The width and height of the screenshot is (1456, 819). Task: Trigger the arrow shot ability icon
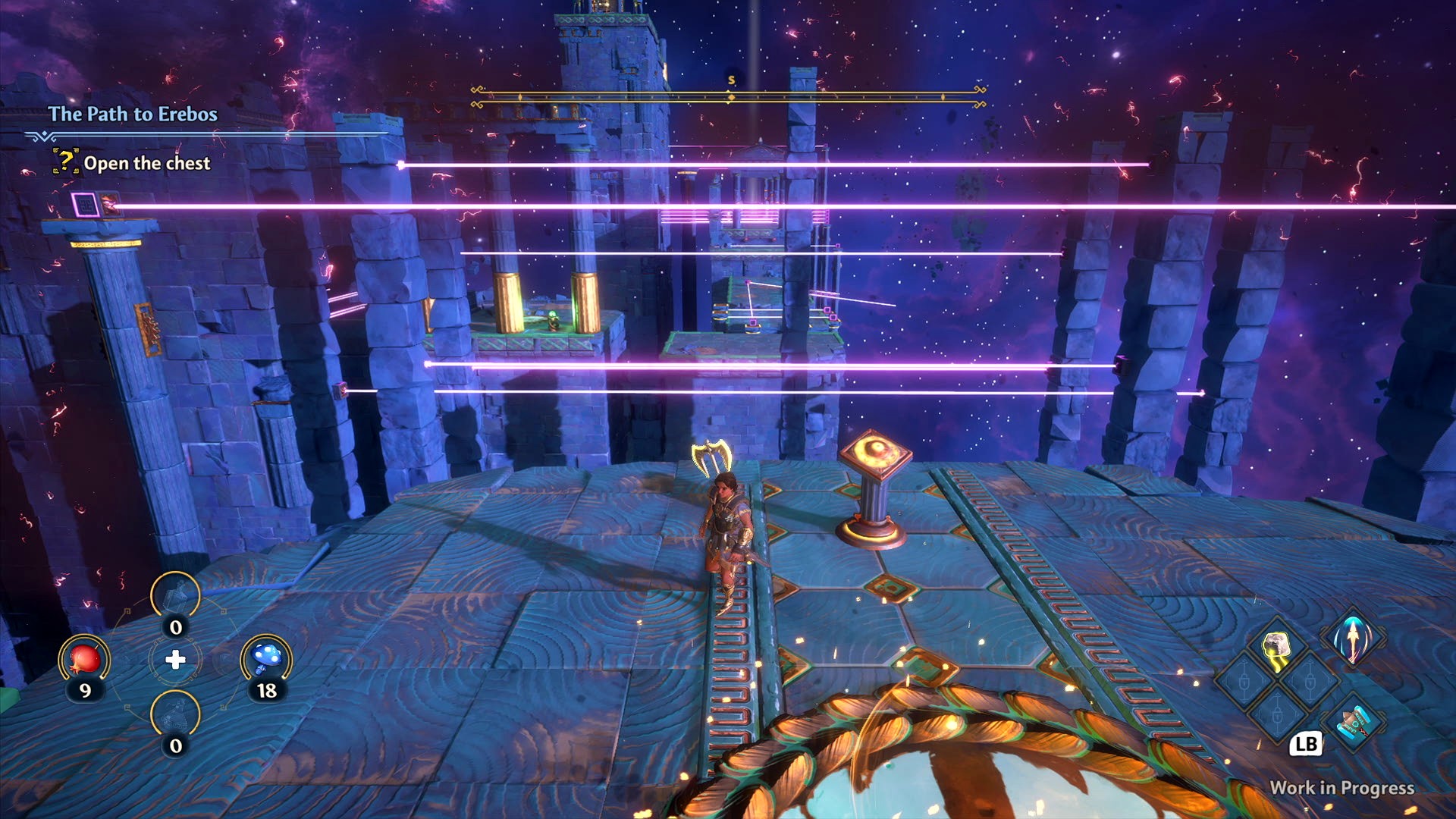coord(1353,637)
